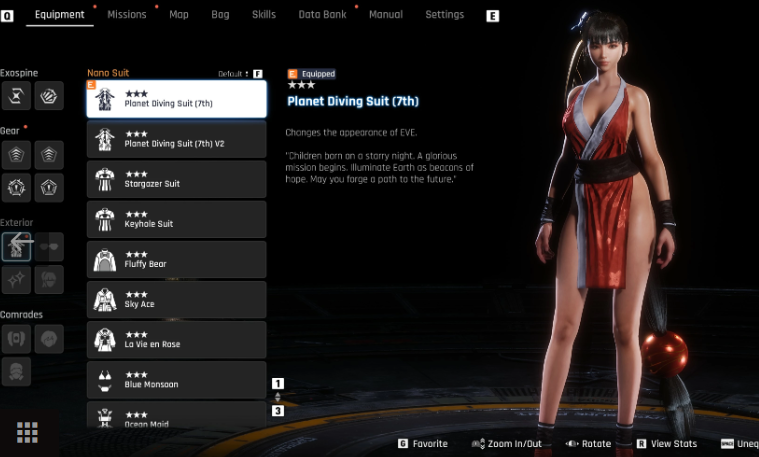Screen dimensions: 759x457
Task: Go to the Bag tab
Action: tap(220, 15)
